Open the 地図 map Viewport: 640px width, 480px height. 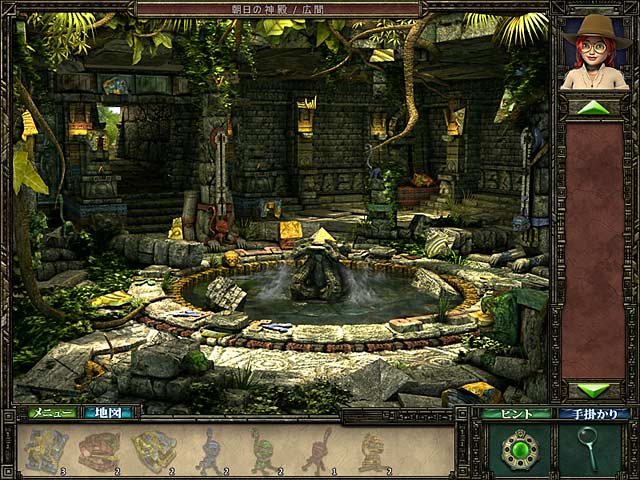(x=109, y=412)
